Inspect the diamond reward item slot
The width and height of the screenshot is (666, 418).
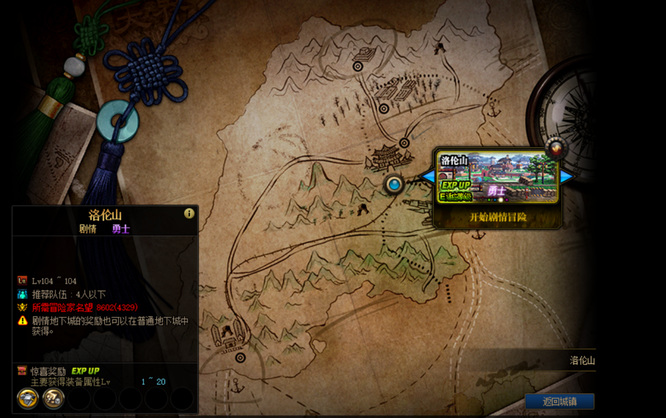pyautogui.click(x=27, y=398)
